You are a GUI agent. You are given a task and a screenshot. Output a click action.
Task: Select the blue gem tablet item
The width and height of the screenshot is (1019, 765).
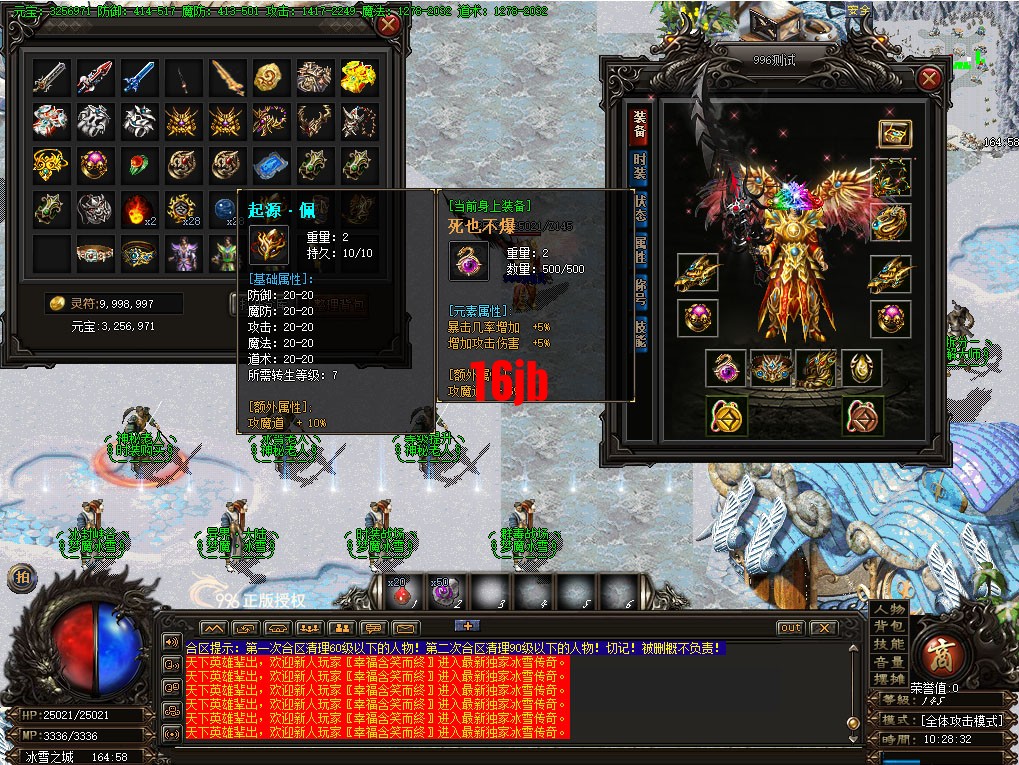tap(270, 165)
